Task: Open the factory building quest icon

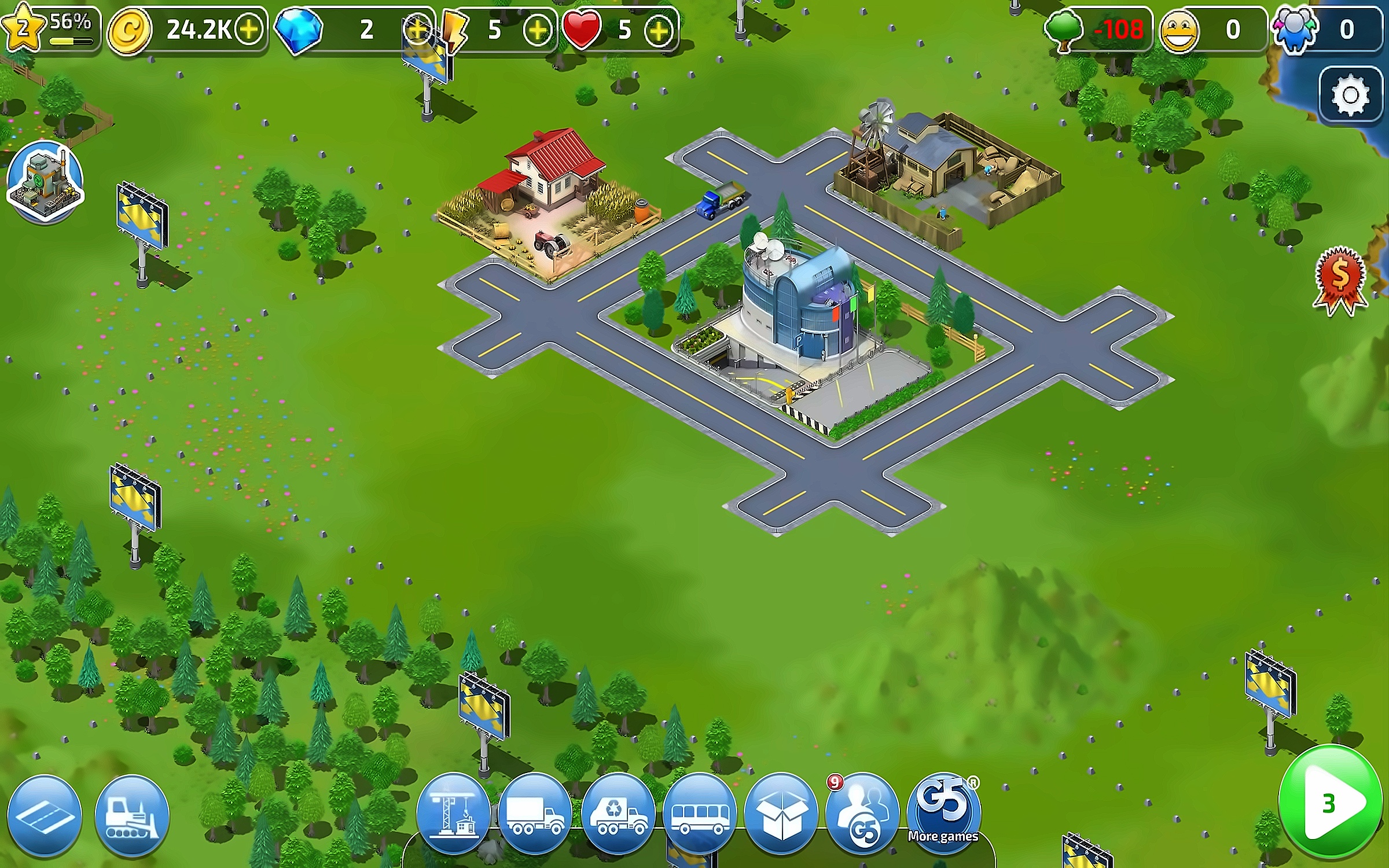Action: 45,181
